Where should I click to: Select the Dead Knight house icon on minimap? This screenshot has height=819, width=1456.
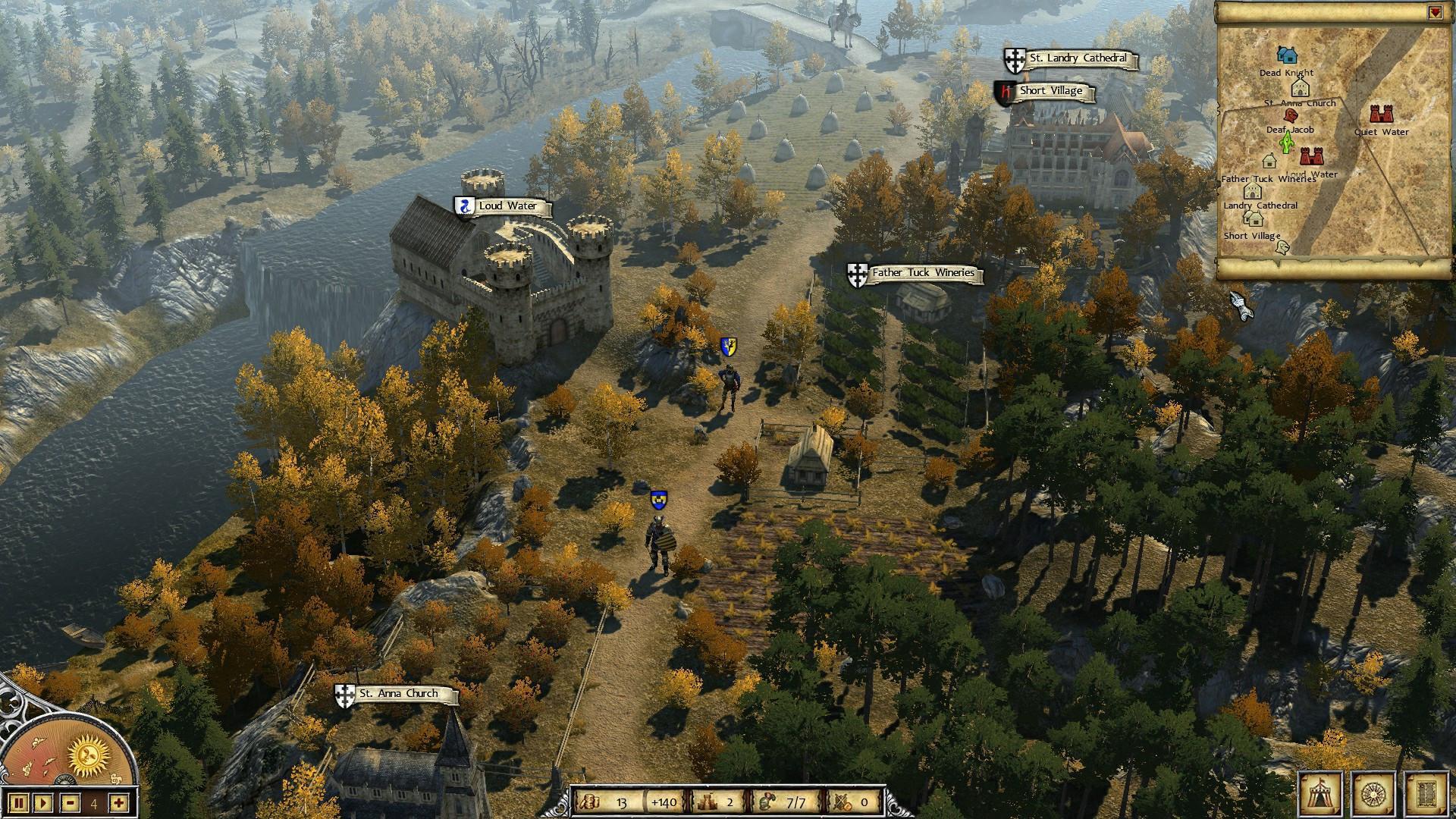(1286, 55)
